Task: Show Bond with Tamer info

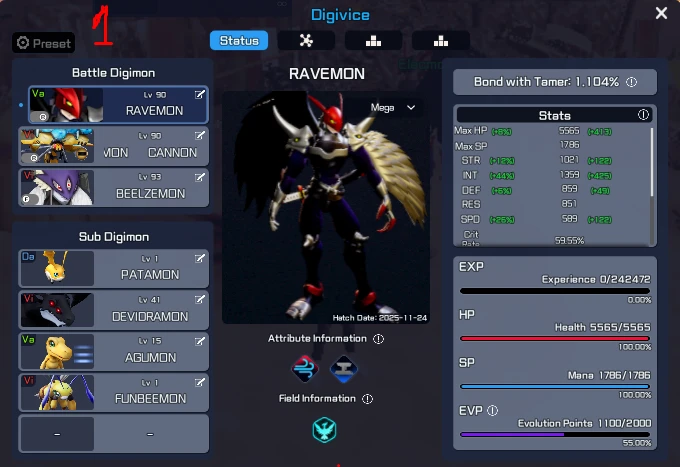Action: pyautogui.click(x=632, y=82)
